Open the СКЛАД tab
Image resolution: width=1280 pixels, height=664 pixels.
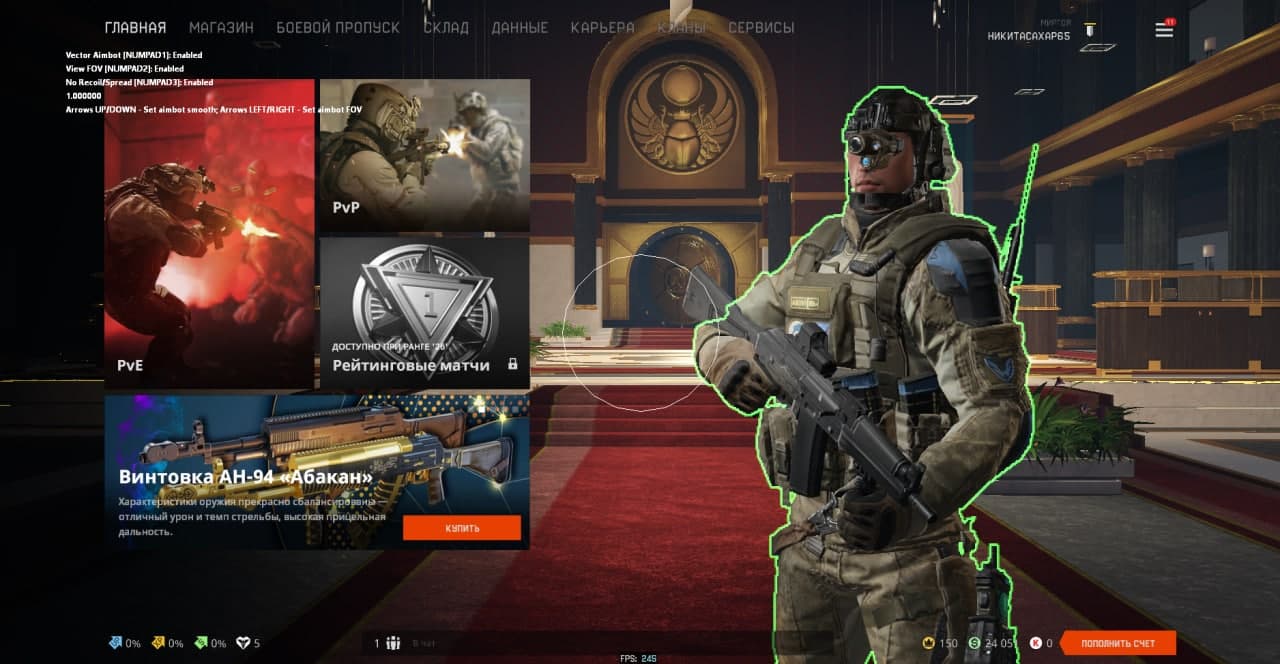tap(446, 28)
